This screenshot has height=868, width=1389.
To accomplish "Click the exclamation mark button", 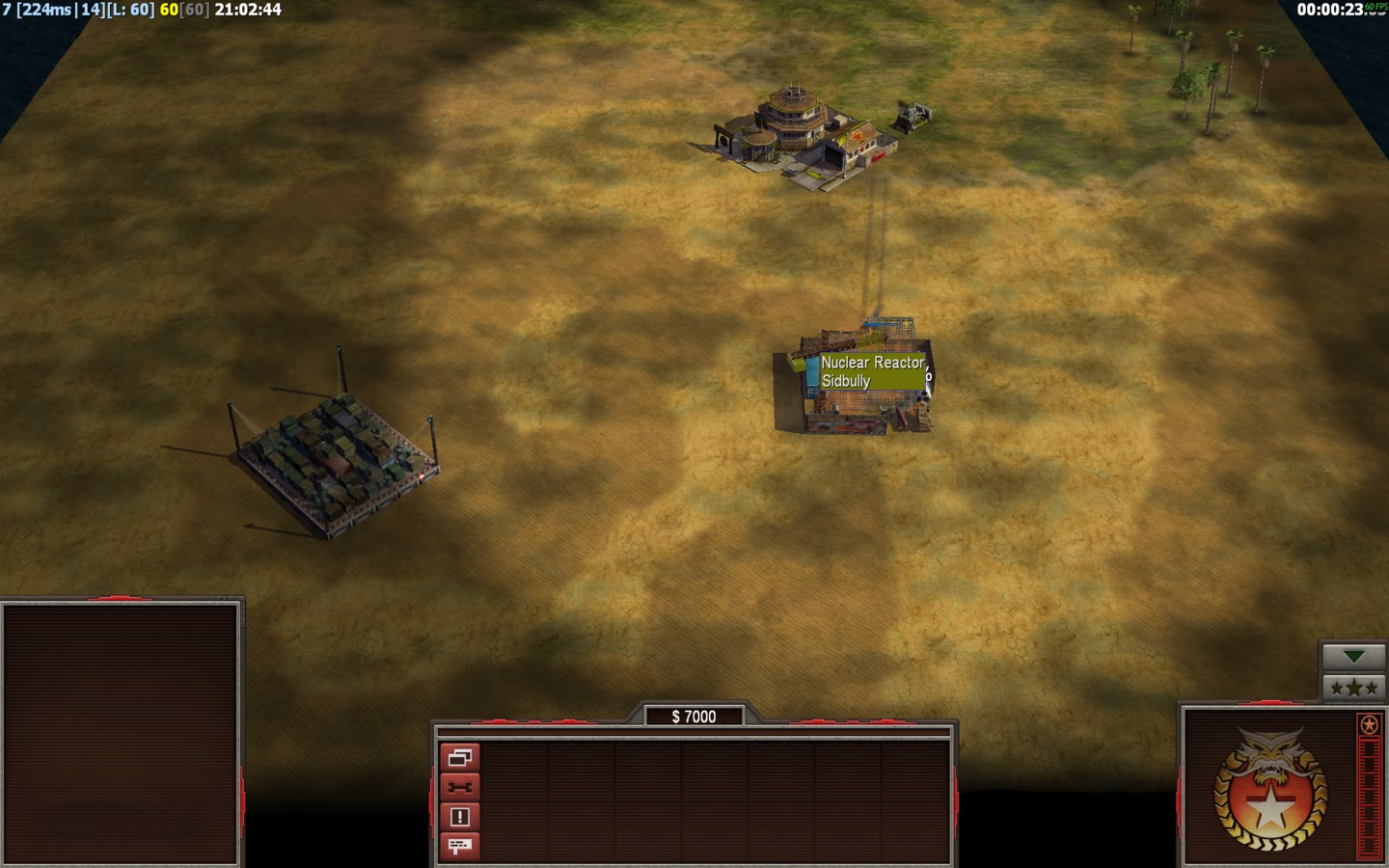I will pos(459,817).
